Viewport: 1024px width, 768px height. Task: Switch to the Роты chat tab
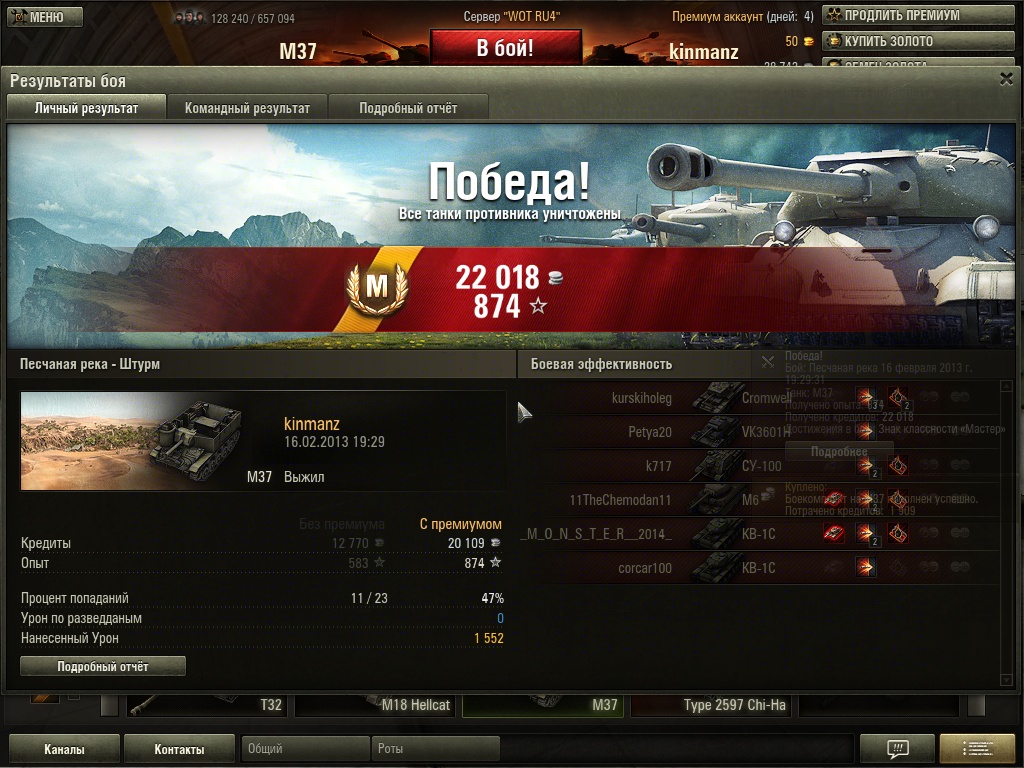click(x=436, y=749)
